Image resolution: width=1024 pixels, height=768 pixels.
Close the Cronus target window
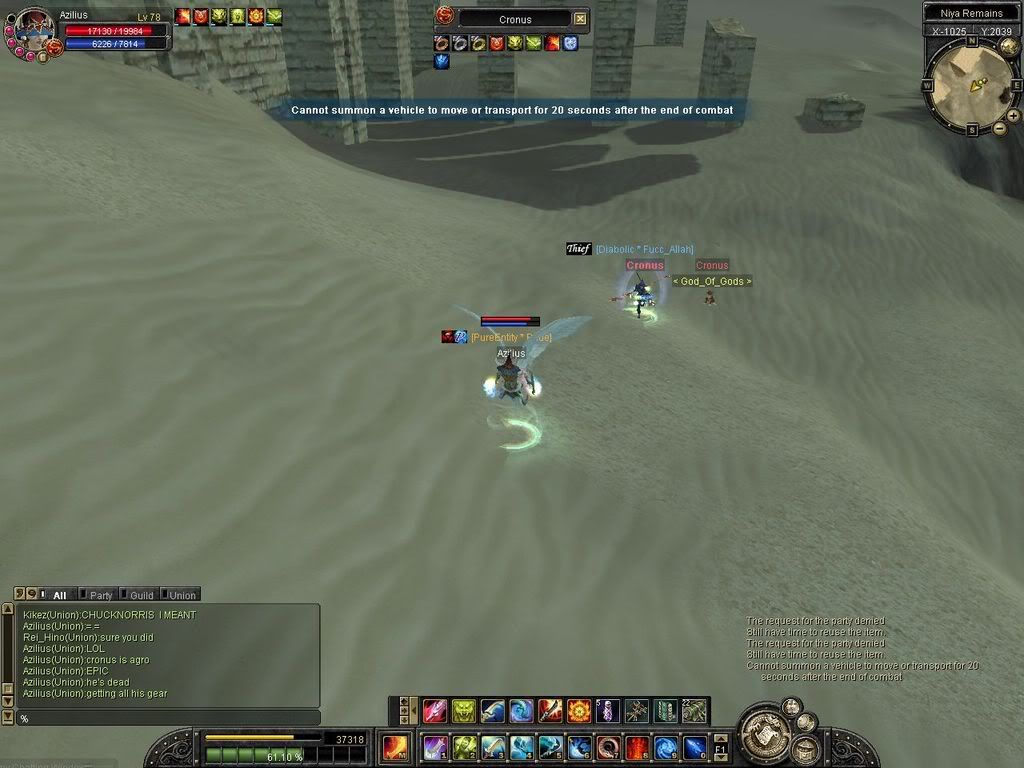click(580, 19)
